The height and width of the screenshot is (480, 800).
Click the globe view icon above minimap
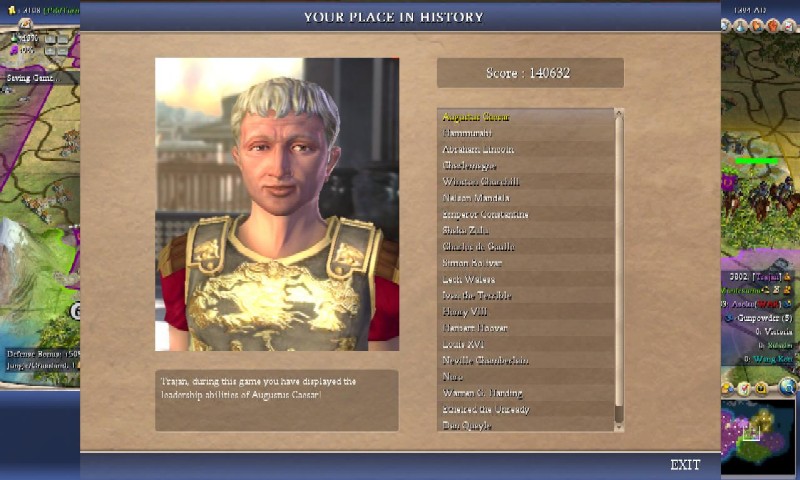(787, 387)
